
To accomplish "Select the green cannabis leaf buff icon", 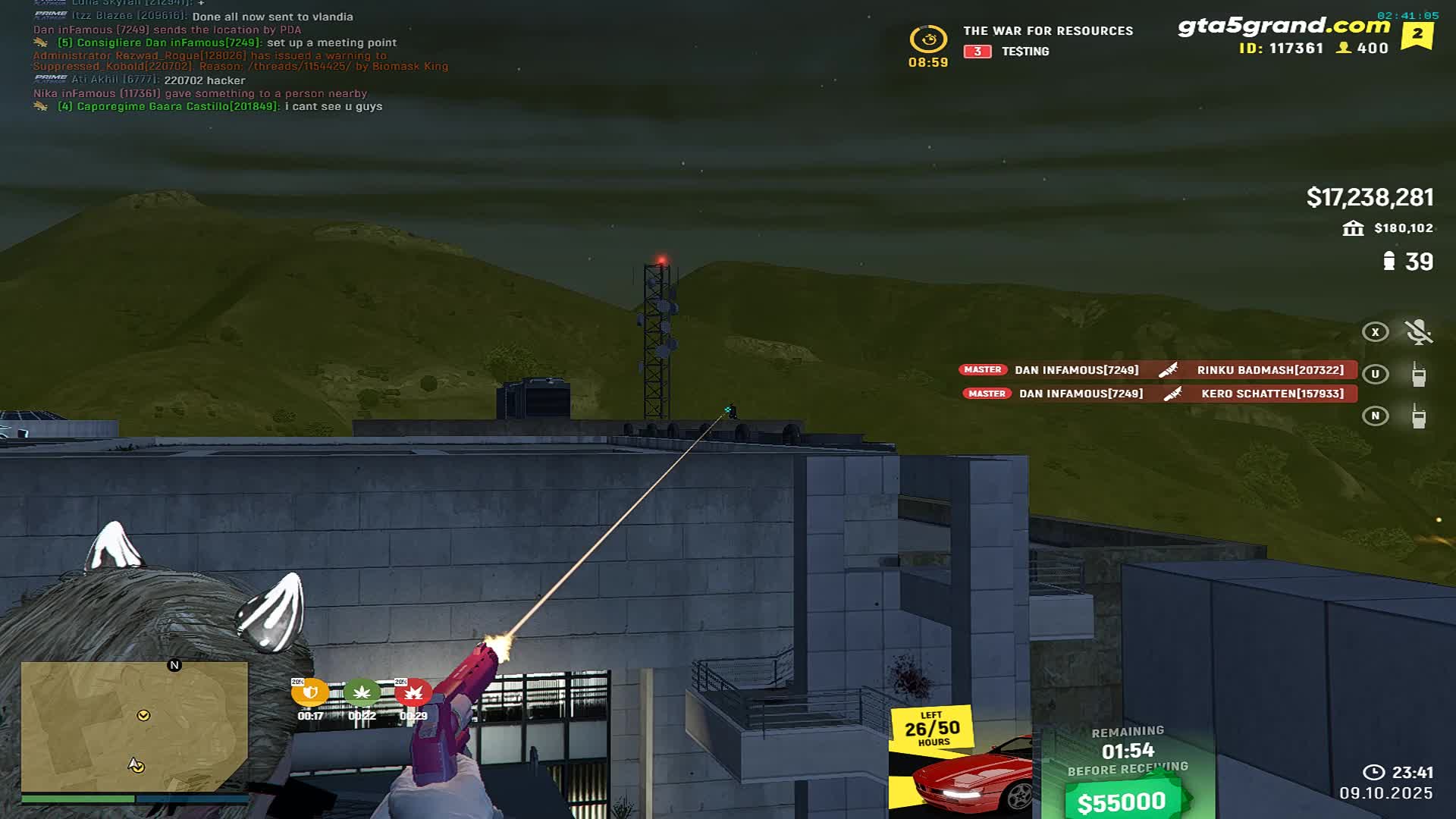I will click(362, 692).
